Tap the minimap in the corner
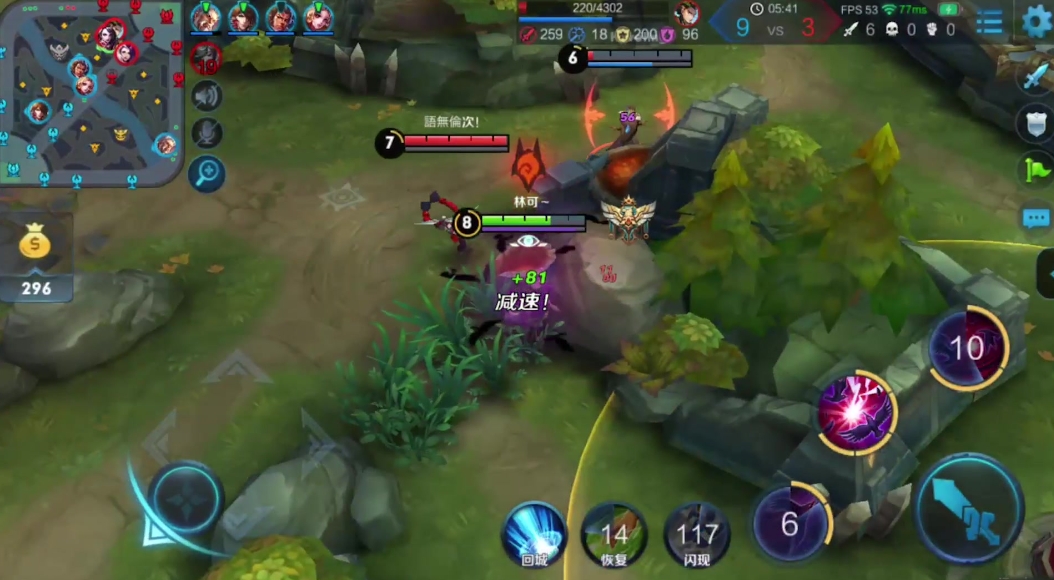Viewport: 1054px width, 580px height. (92, 92)
